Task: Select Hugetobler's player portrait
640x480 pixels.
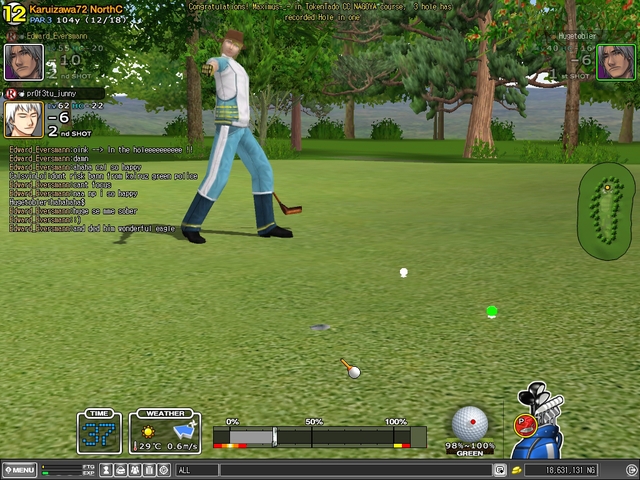Action: (x=616, y=62)
